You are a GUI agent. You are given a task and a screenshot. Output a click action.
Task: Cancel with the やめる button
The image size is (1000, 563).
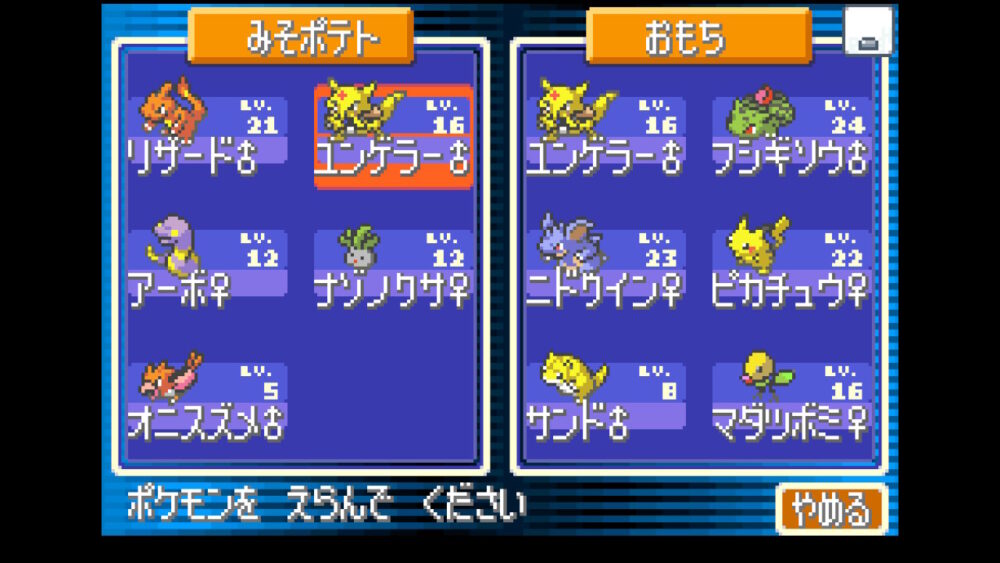click(831, 509)
